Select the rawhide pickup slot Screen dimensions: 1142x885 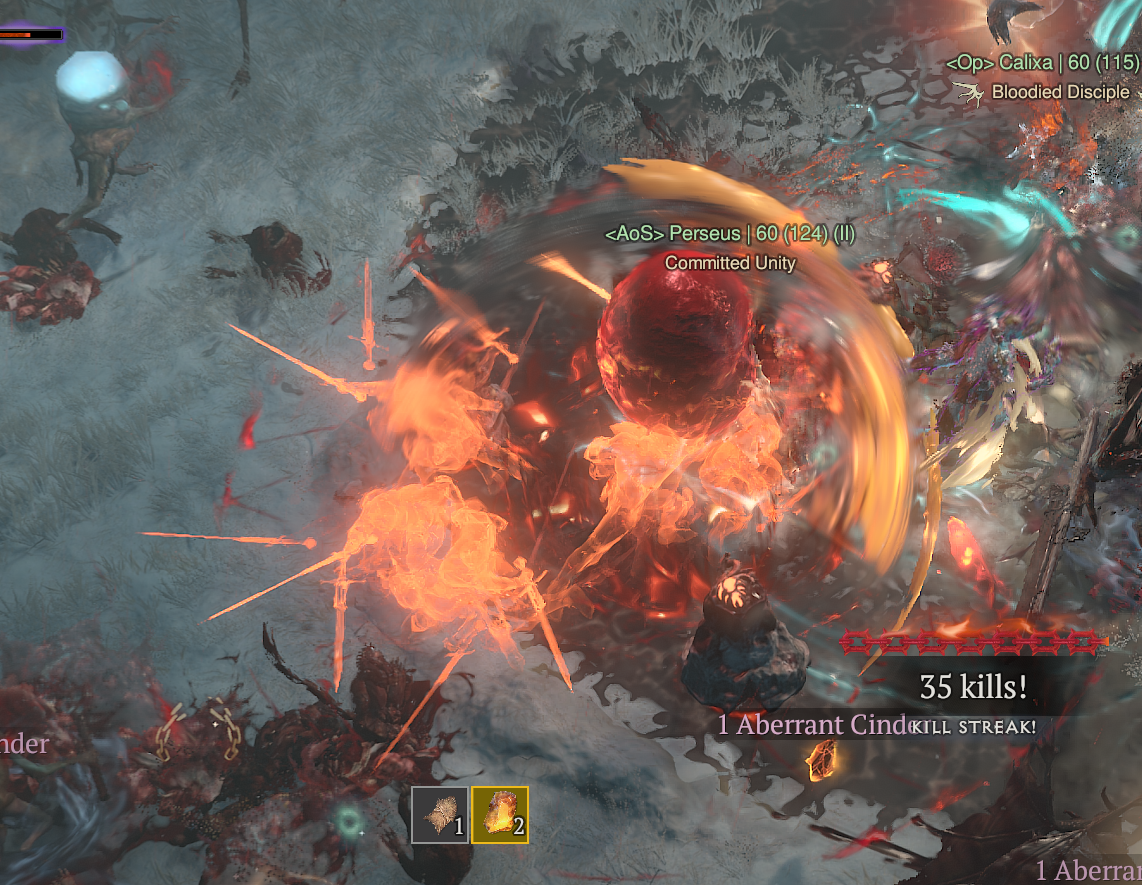(x=439, y=815)
